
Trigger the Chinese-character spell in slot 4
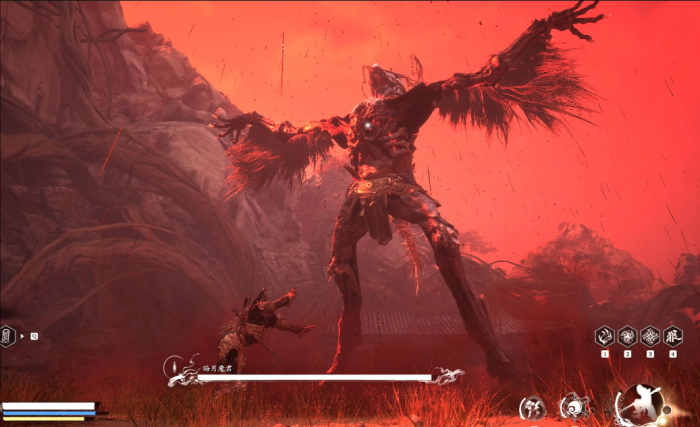pyautogui.click(x=673, y=336)
